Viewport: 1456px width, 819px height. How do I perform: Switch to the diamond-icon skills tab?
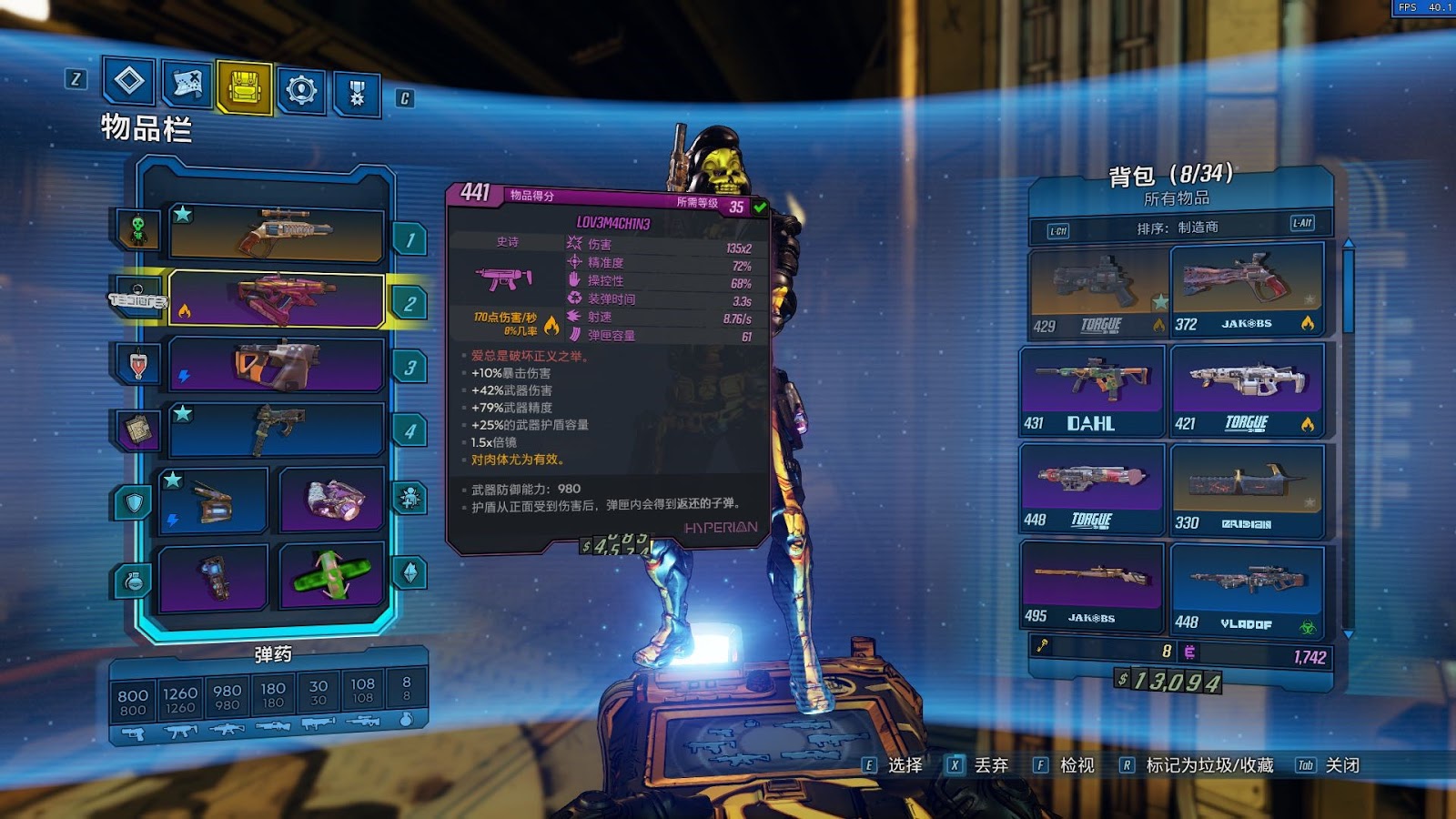click(x=128, y=82)
